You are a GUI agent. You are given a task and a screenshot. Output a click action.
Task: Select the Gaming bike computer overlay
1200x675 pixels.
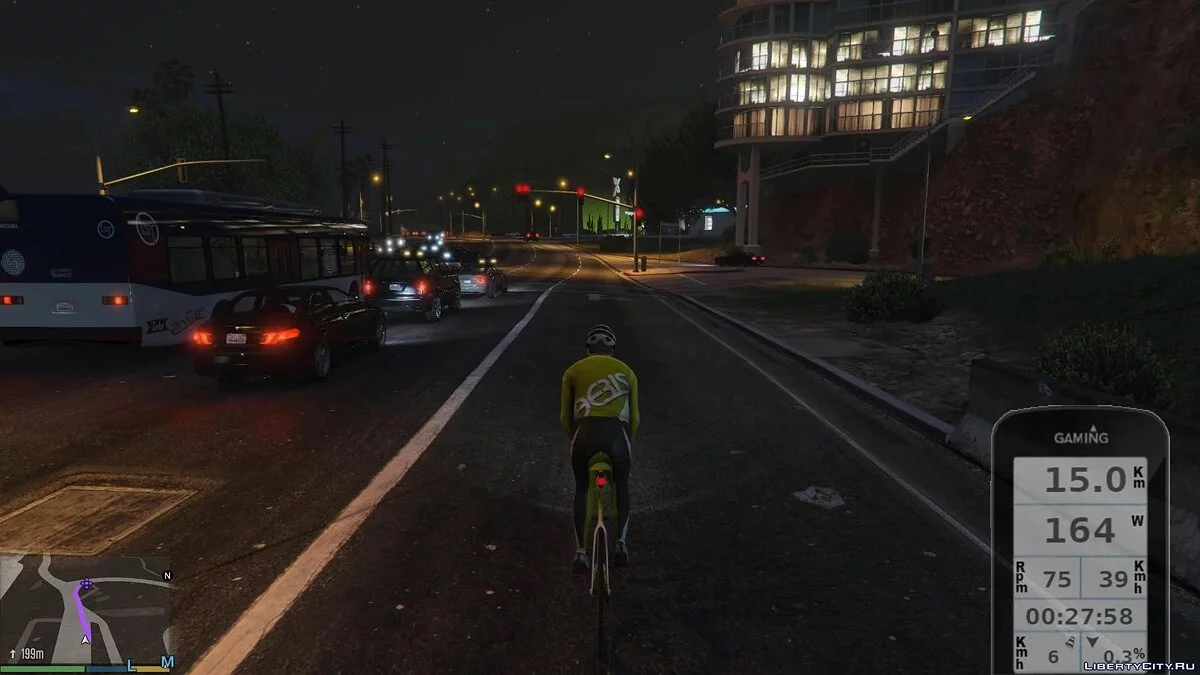pyautogui.click(x=1080, y=540)
